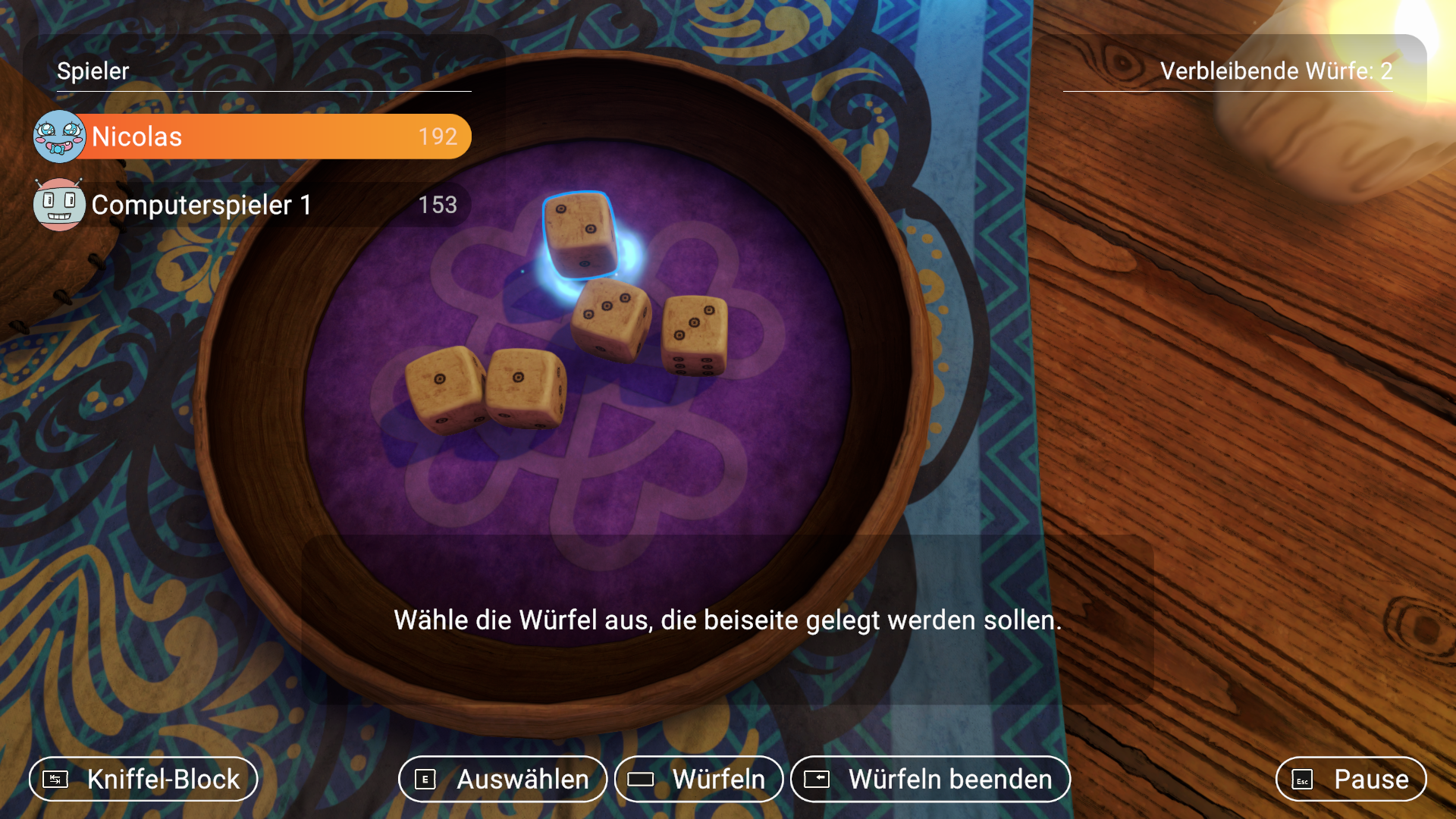
Task: Click the Verbleibende Würfe counter
Action: (x=1276, y=71)
